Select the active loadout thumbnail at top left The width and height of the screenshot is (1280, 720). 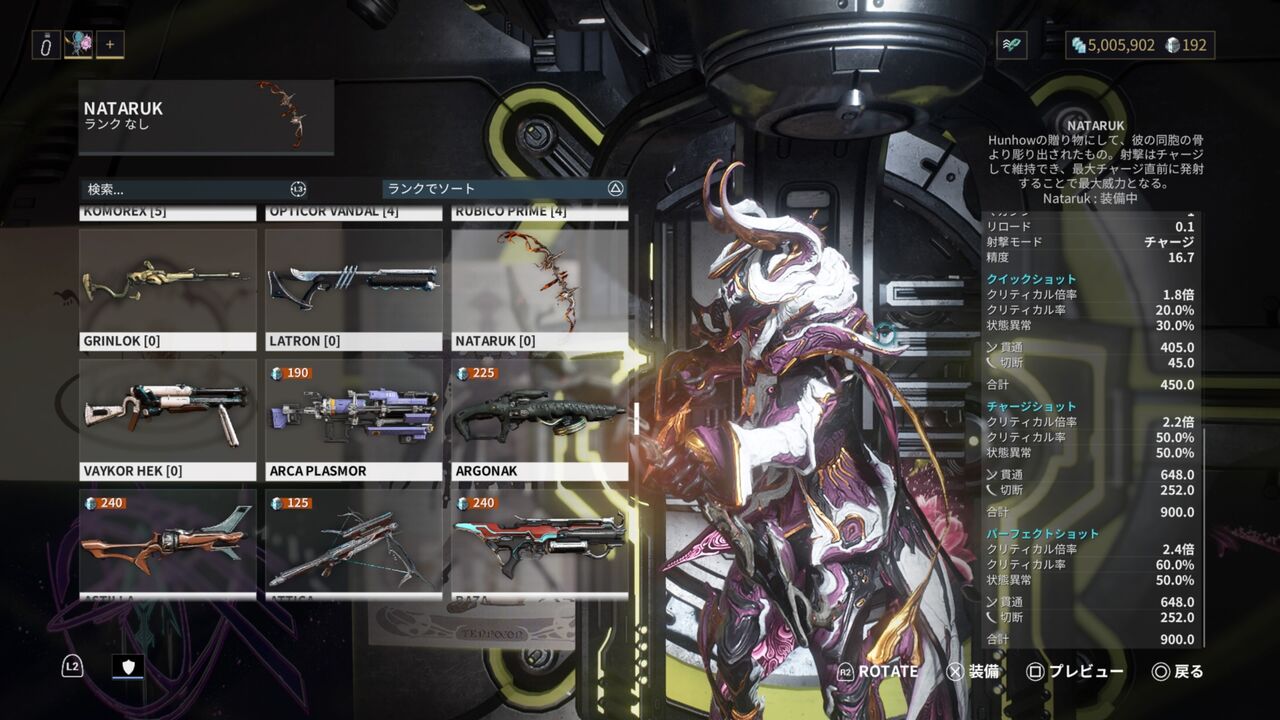coord(80,44)
